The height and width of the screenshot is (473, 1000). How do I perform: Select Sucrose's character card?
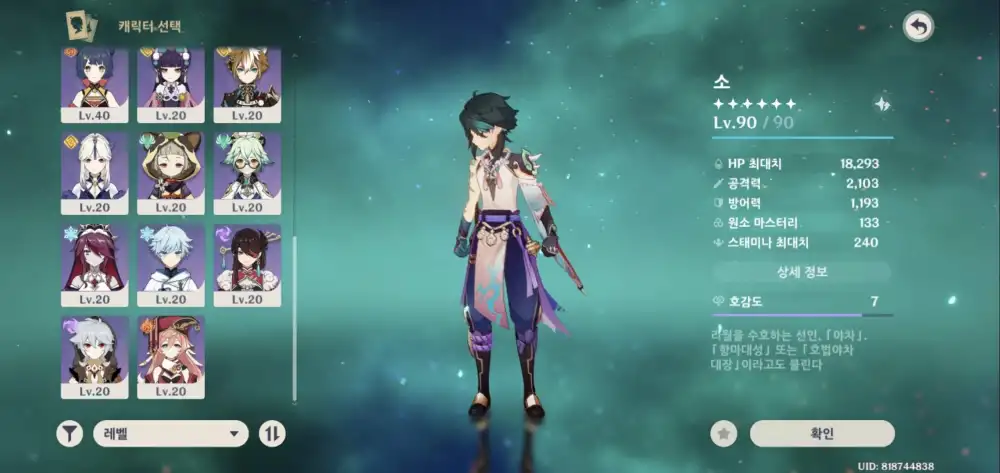247,168
